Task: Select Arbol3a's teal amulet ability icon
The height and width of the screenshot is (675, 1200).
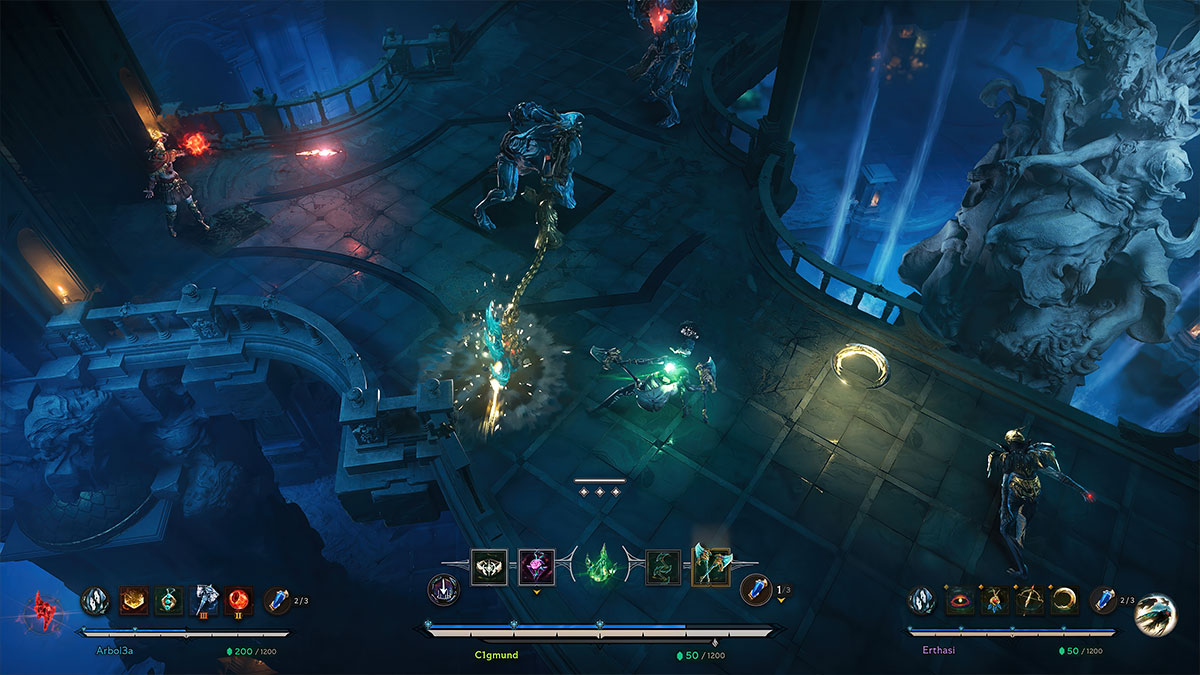Action: tap(169, 600)
